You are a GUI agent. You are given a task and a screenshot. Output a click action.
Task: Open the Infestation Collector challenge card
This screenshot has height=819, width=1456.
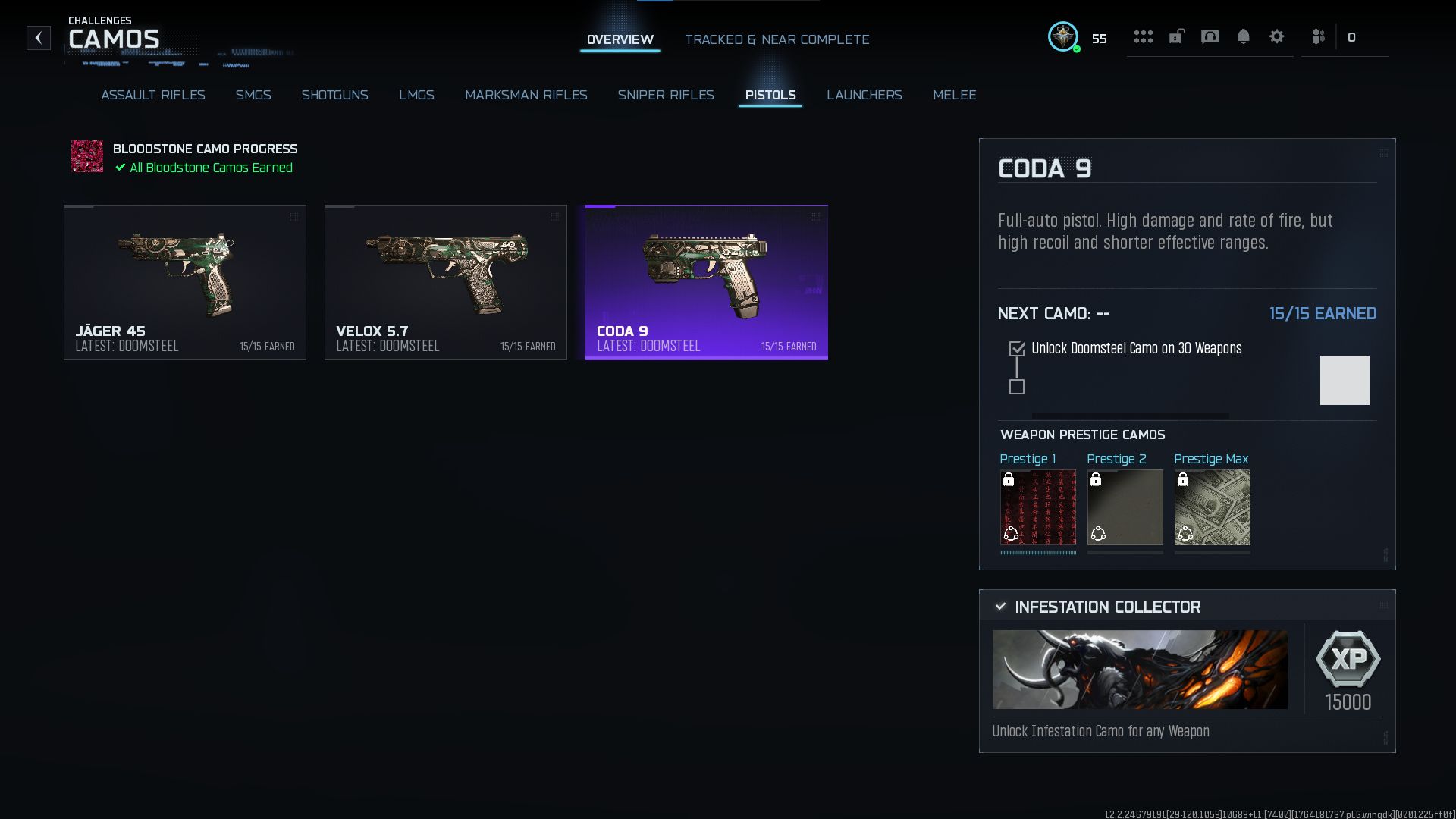1187,670
